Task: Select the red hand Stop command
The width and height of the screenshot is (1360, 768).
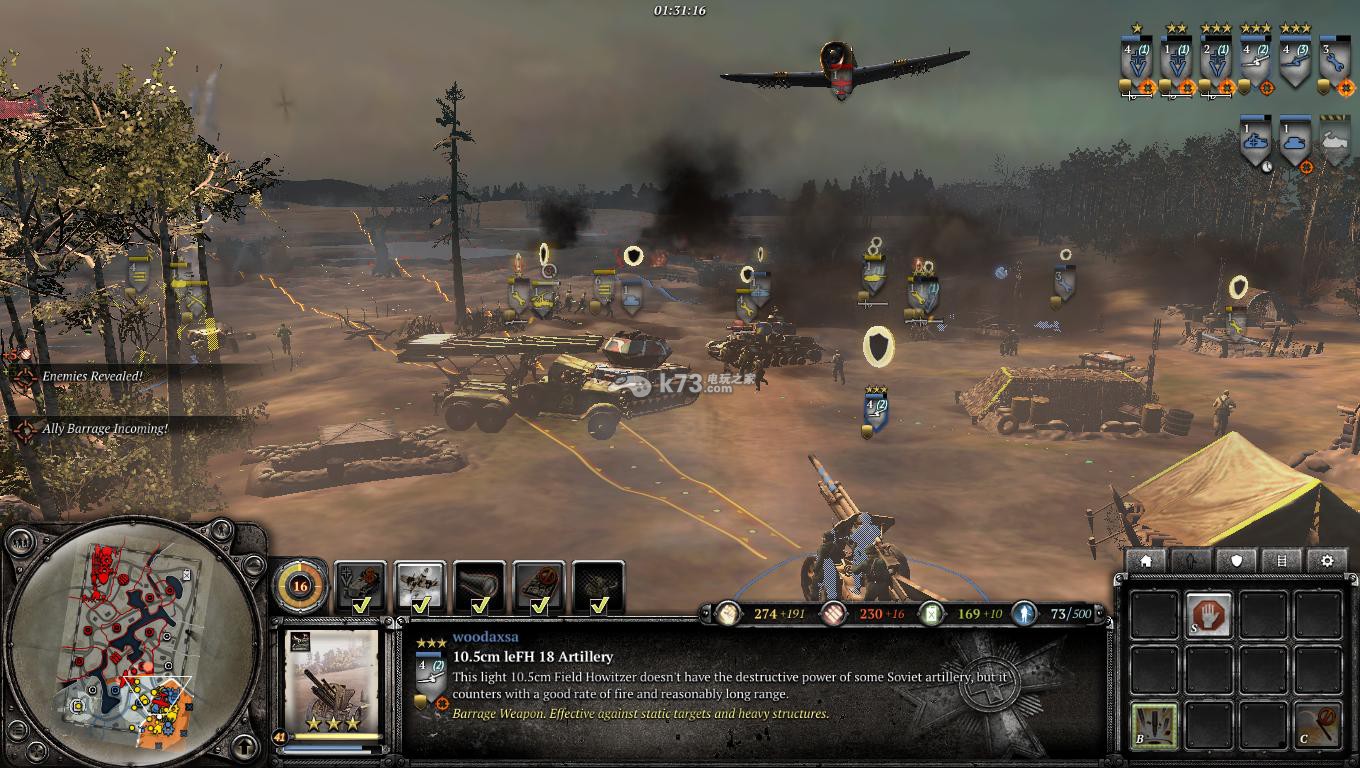Action: click(x=1209, y=614)
